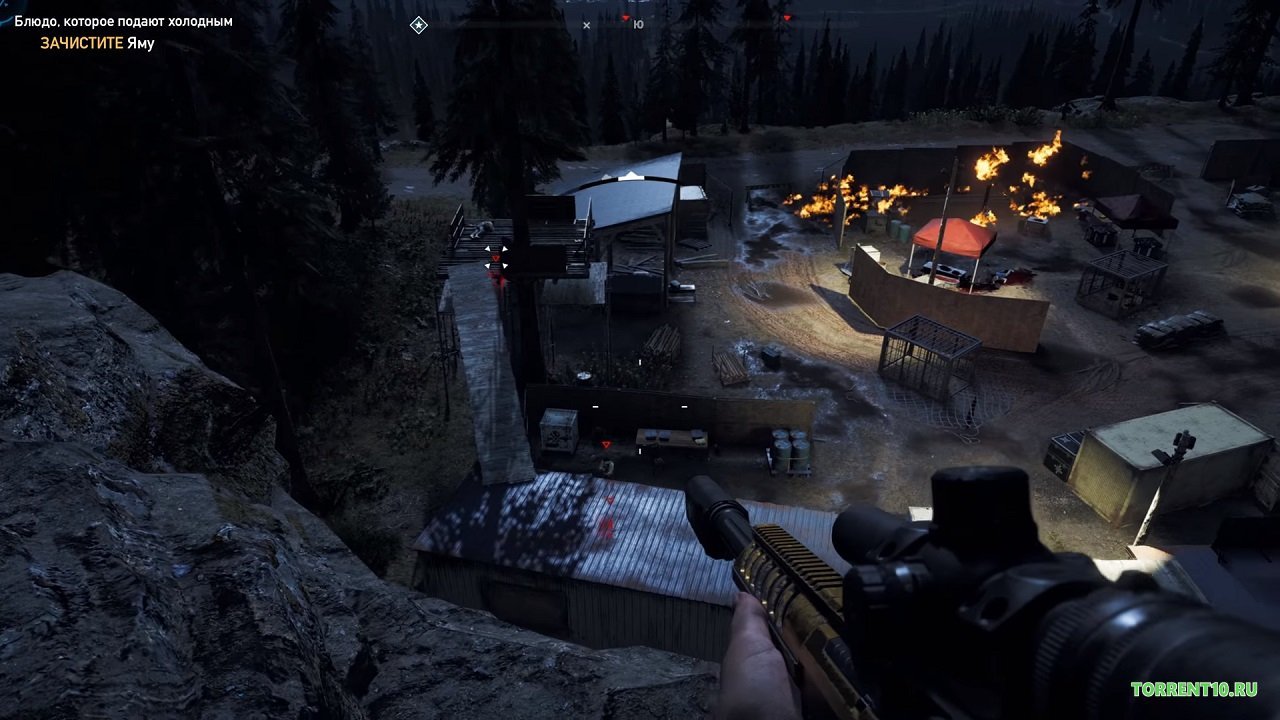Select the "Зачистите Яму" objective tracker
Viewport: 1280px width, 720px height.
(x=97, y=43)
